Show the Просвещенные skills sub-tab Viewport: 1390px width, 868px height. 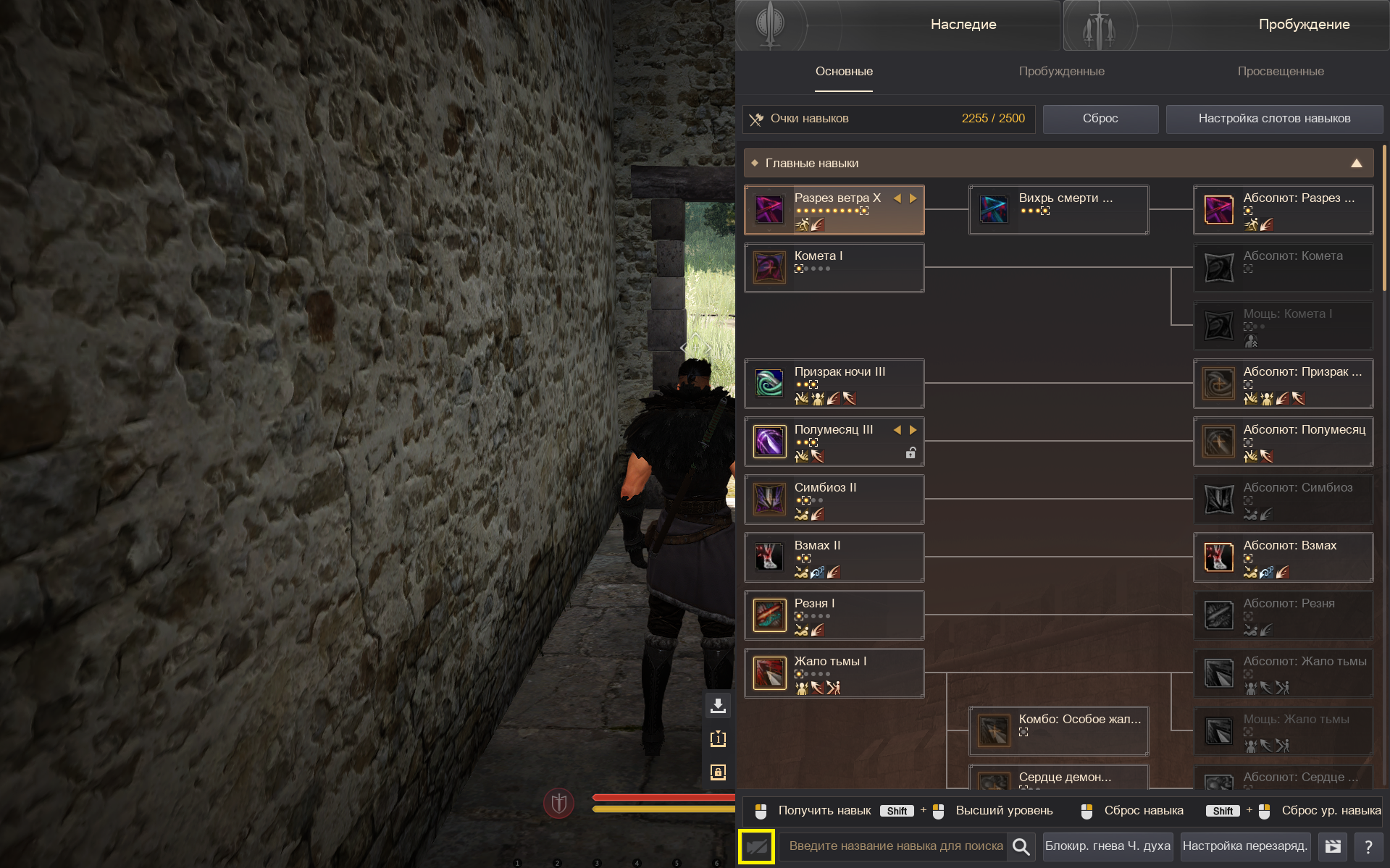coord(1280,72)
